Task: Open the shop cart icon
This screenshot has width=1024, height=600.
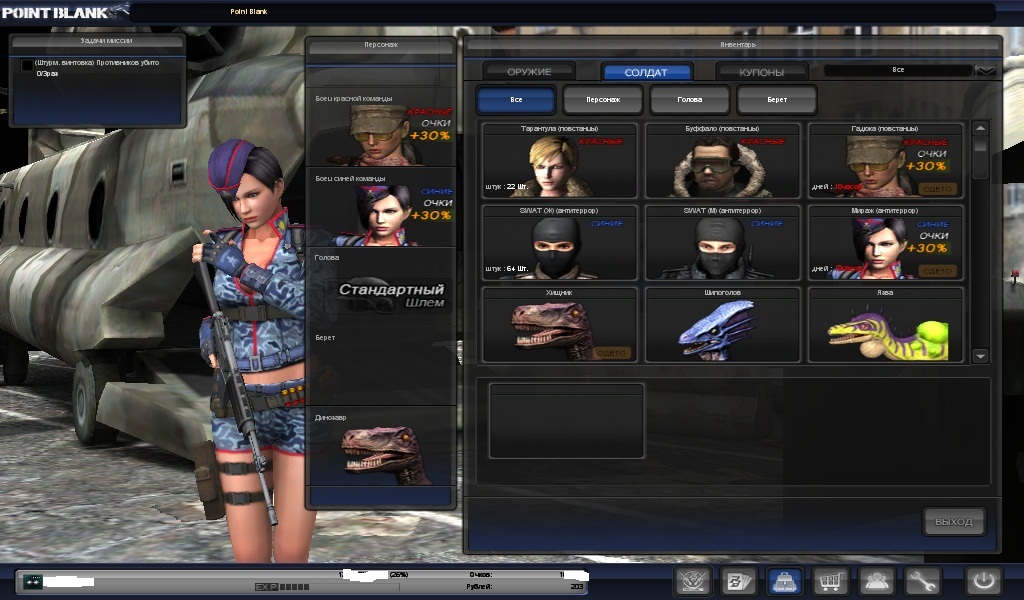Action: tap(830, 581)
